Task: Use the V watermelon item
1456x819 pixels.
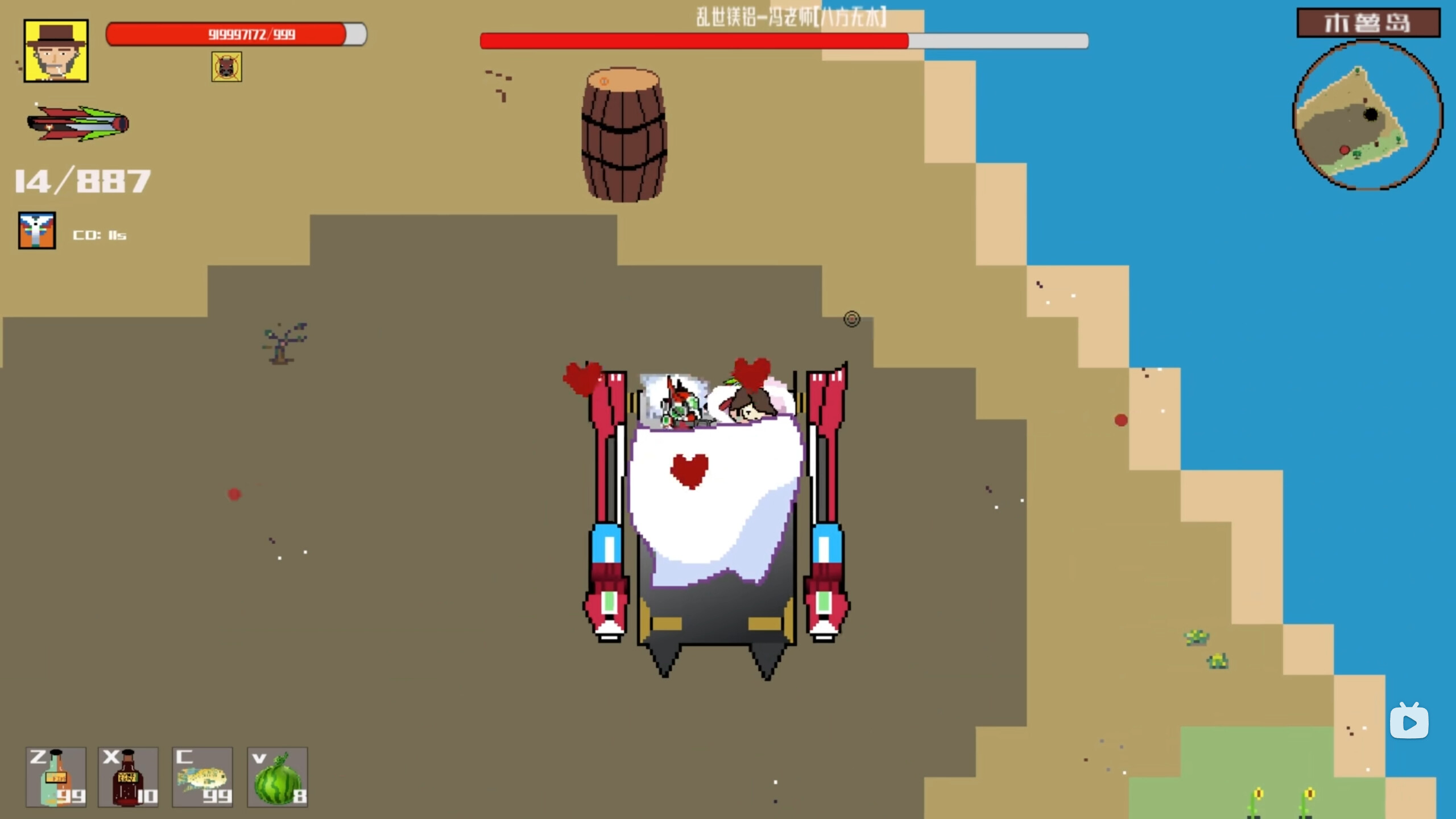Action: [x=278, y=777]
